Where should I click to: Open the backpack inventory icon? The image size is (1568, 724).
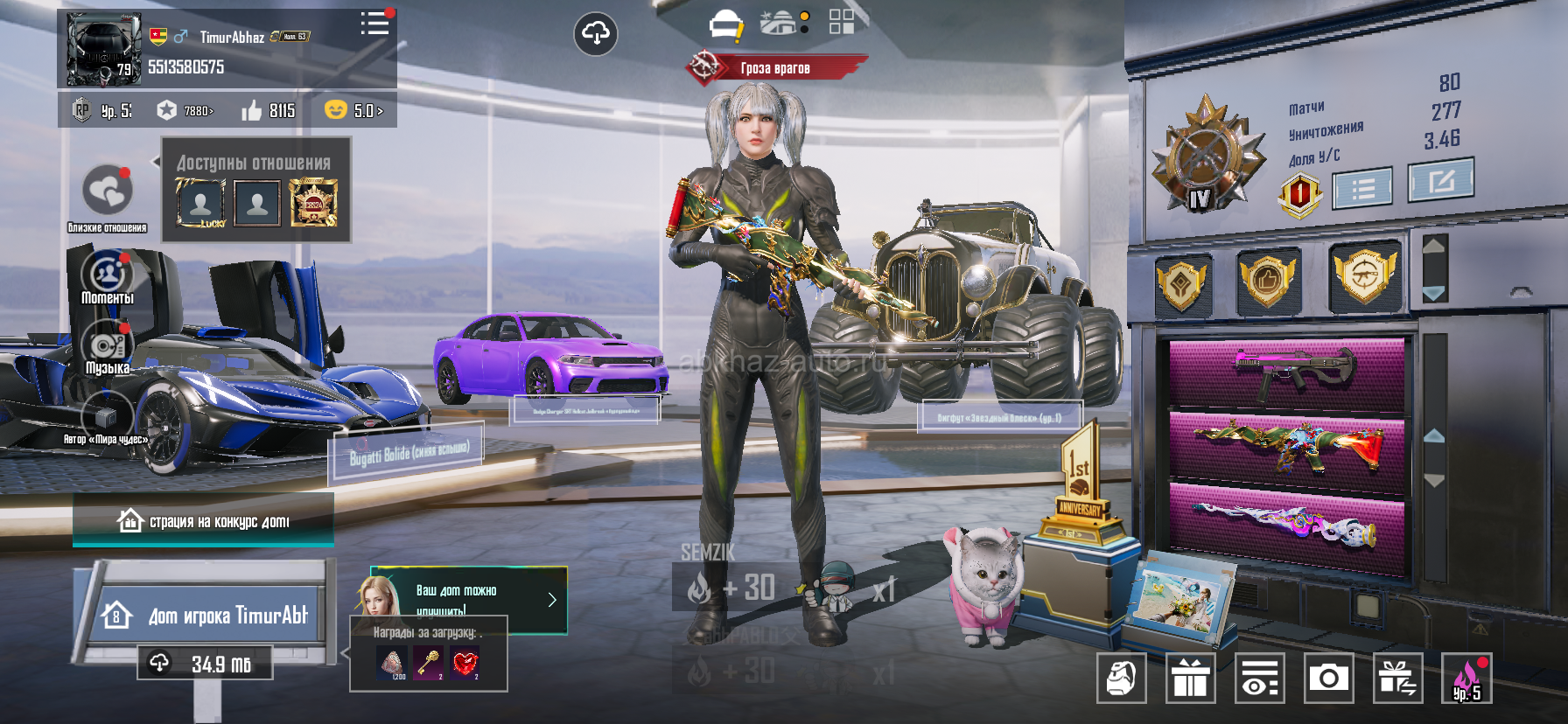pyautogui.click(x=1121, y=678)
